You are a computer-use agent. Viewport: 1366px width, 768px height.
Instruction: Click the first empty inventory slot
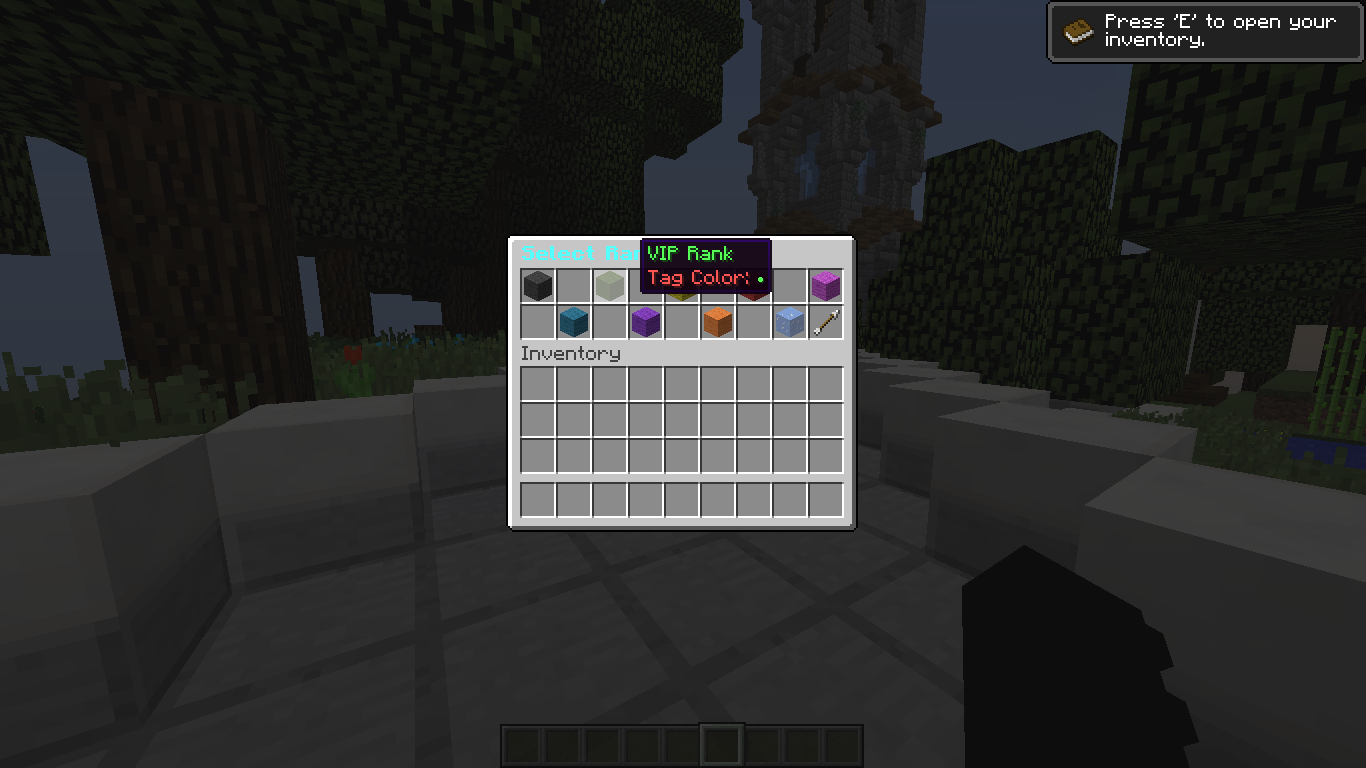point(537,383)
